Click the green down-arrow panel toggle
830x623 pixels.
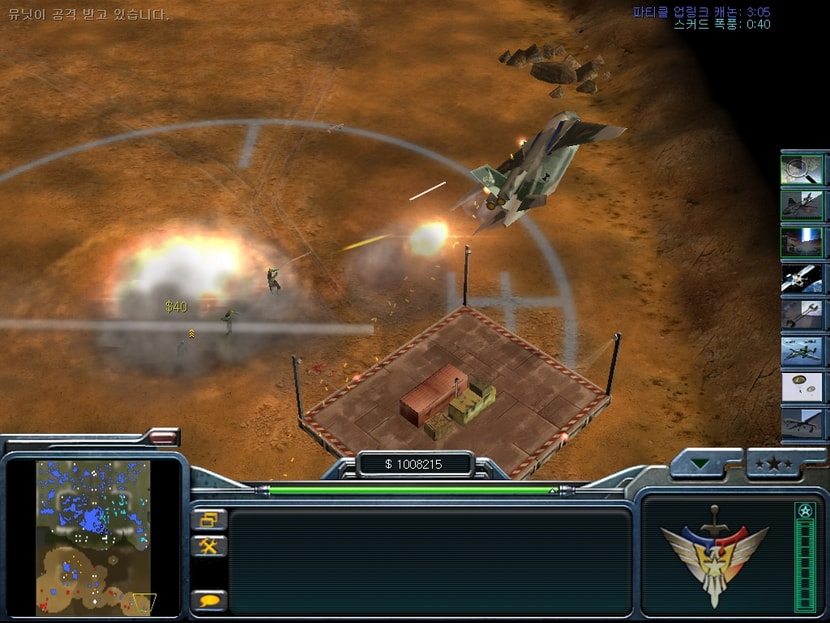pyautogui.click(x=704, y=463)
